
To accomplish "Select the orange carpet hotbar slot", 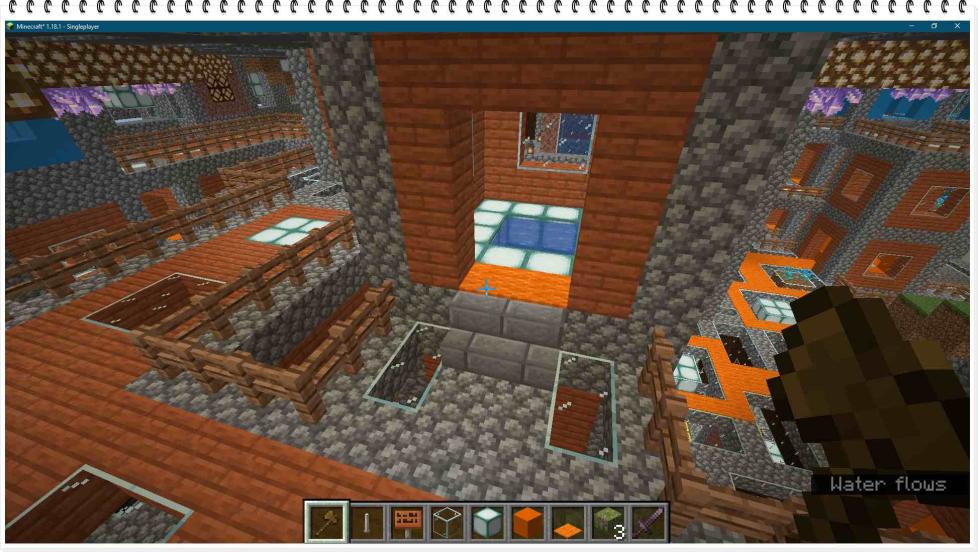I will click(567, 522).
